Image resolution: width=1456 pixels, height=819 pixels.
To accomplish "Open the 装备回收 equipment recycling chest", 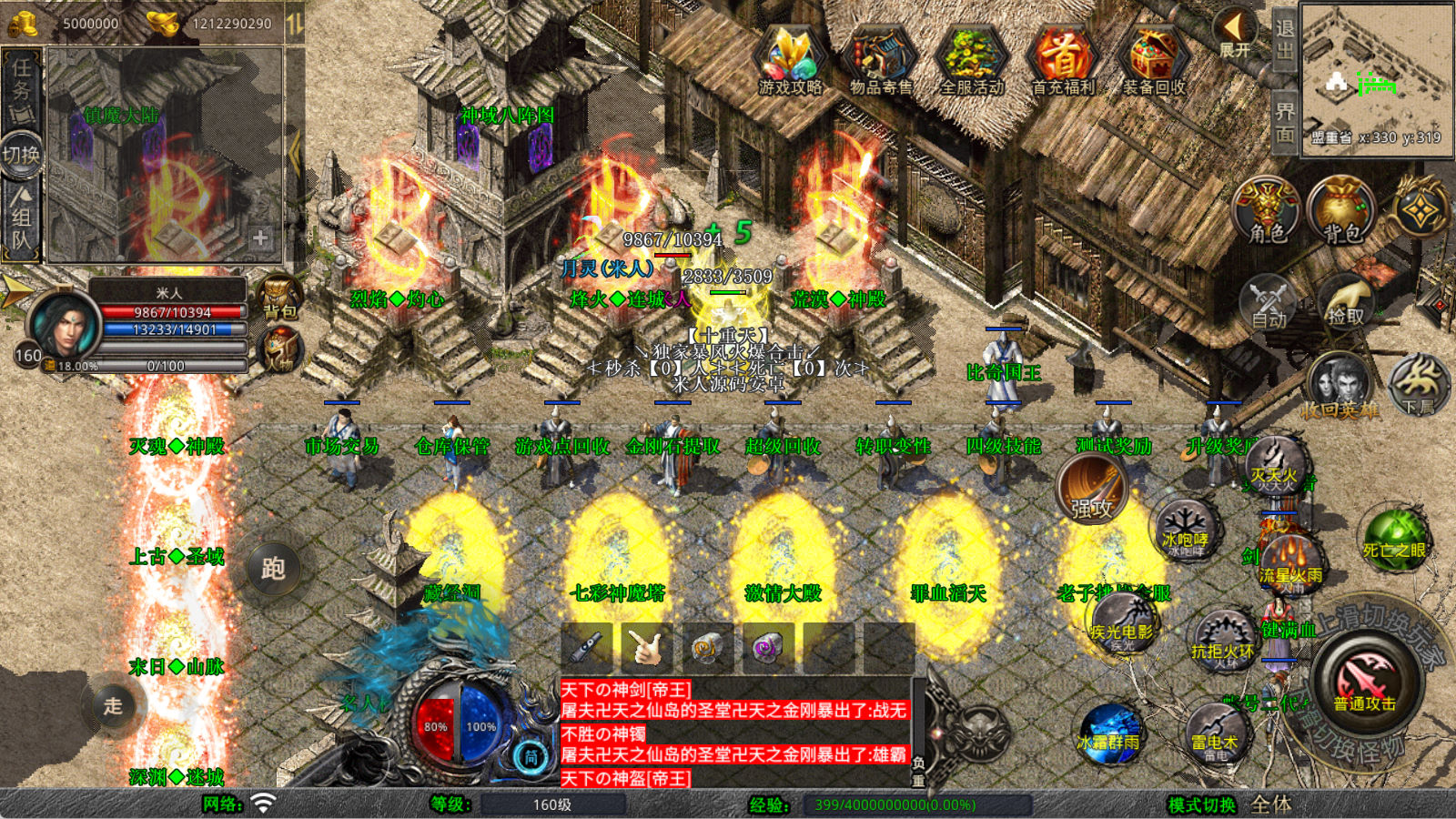I will click(1154, 58).
